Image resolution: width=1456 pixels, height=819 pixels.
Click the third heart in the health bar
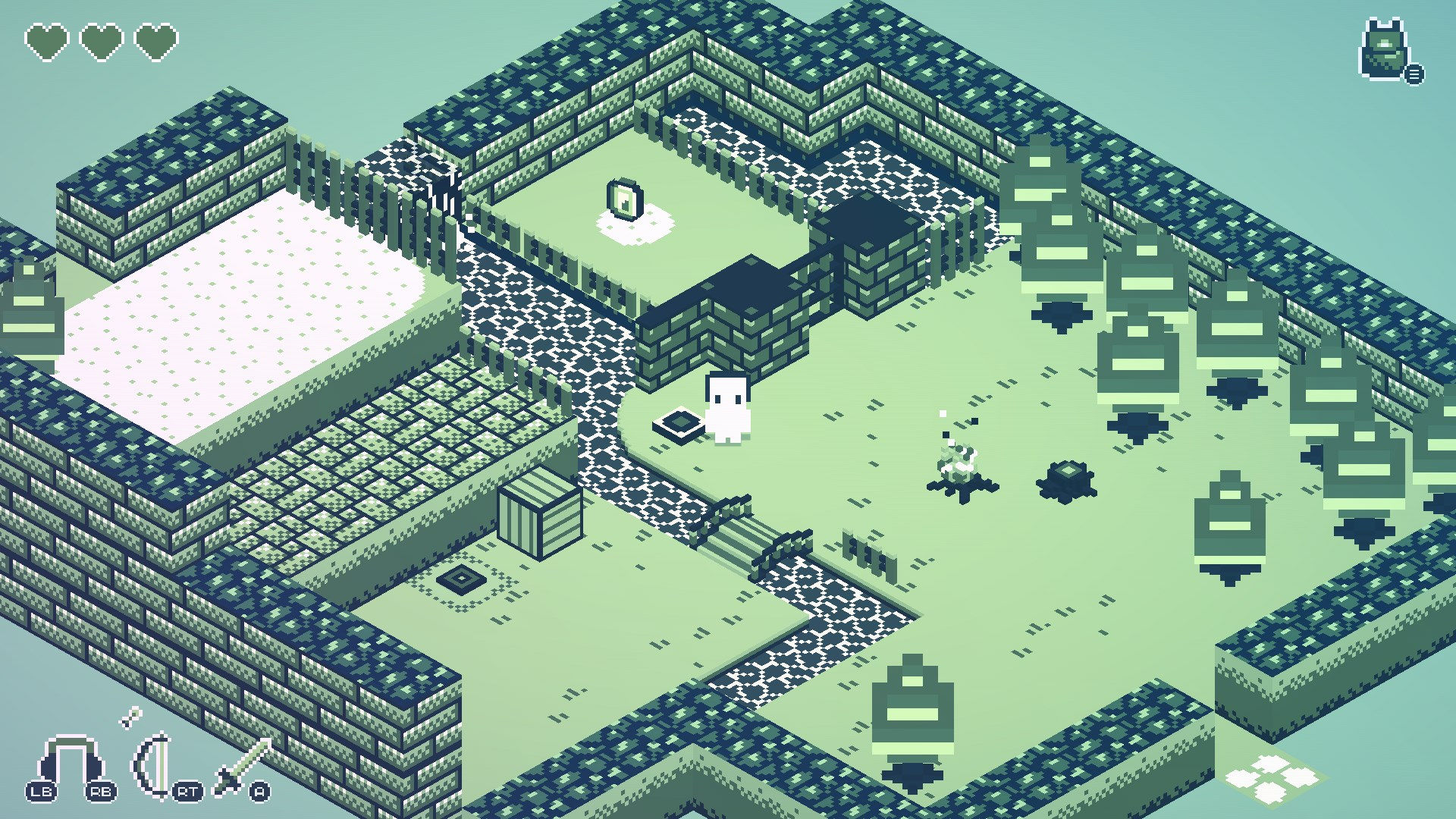click(155, 42)
